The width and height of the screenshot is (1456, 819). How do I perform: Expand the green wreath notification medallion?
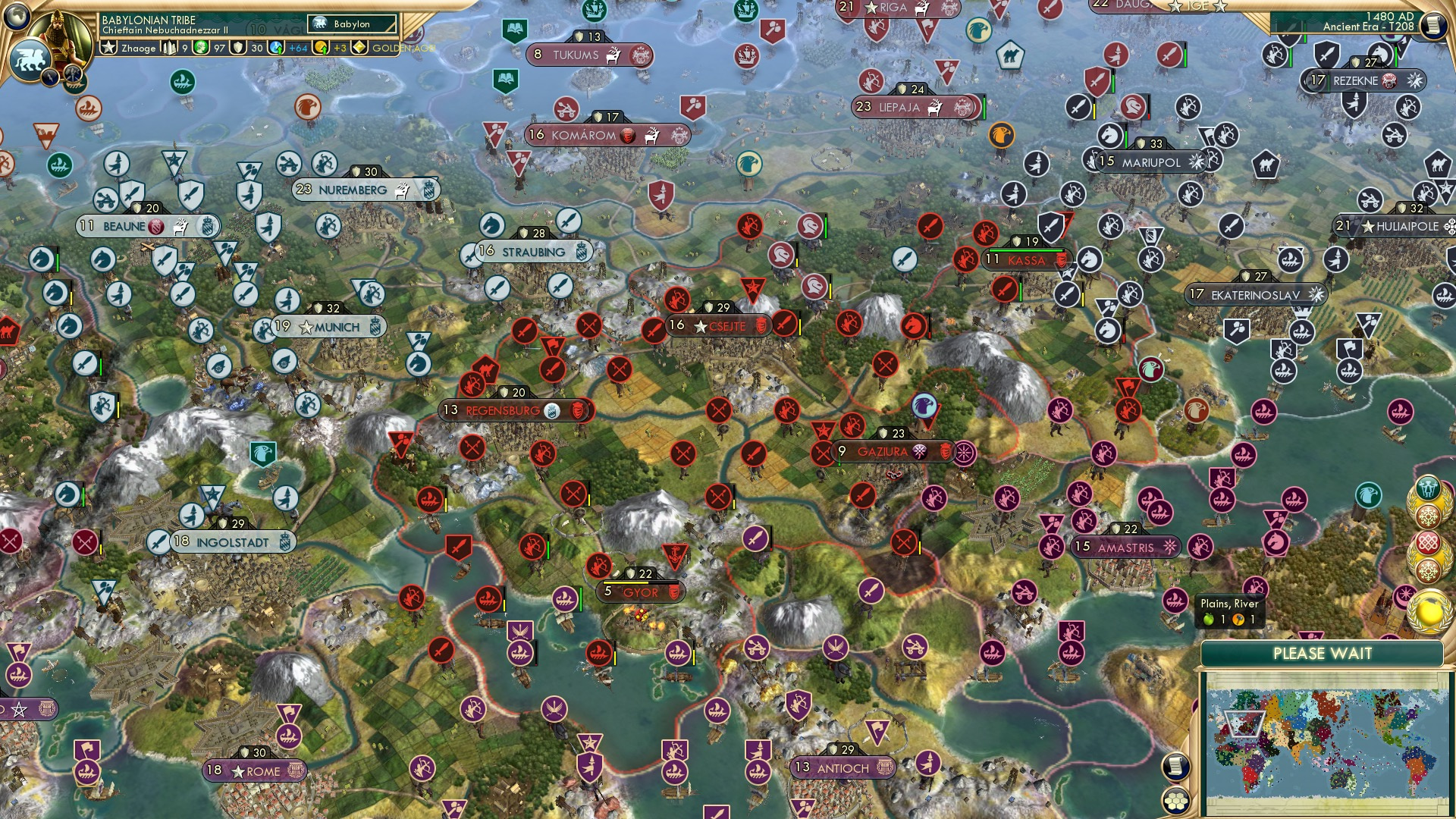[x=1428, y=488]
